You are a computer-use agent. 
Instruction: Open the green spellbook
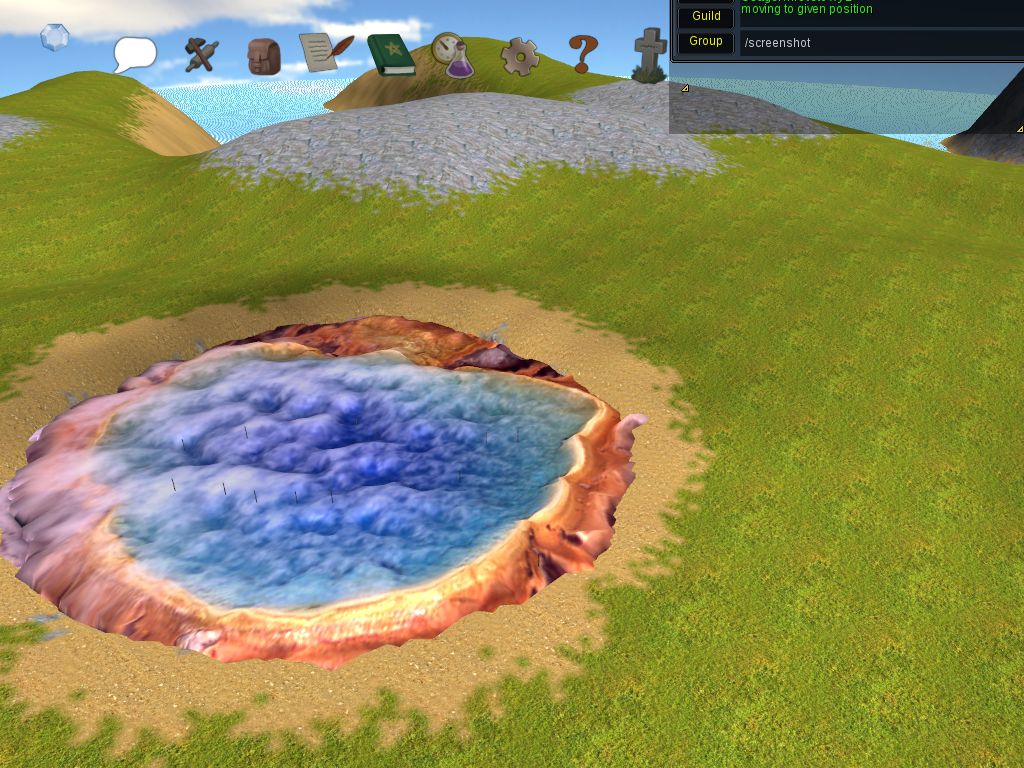coord(390,55)
